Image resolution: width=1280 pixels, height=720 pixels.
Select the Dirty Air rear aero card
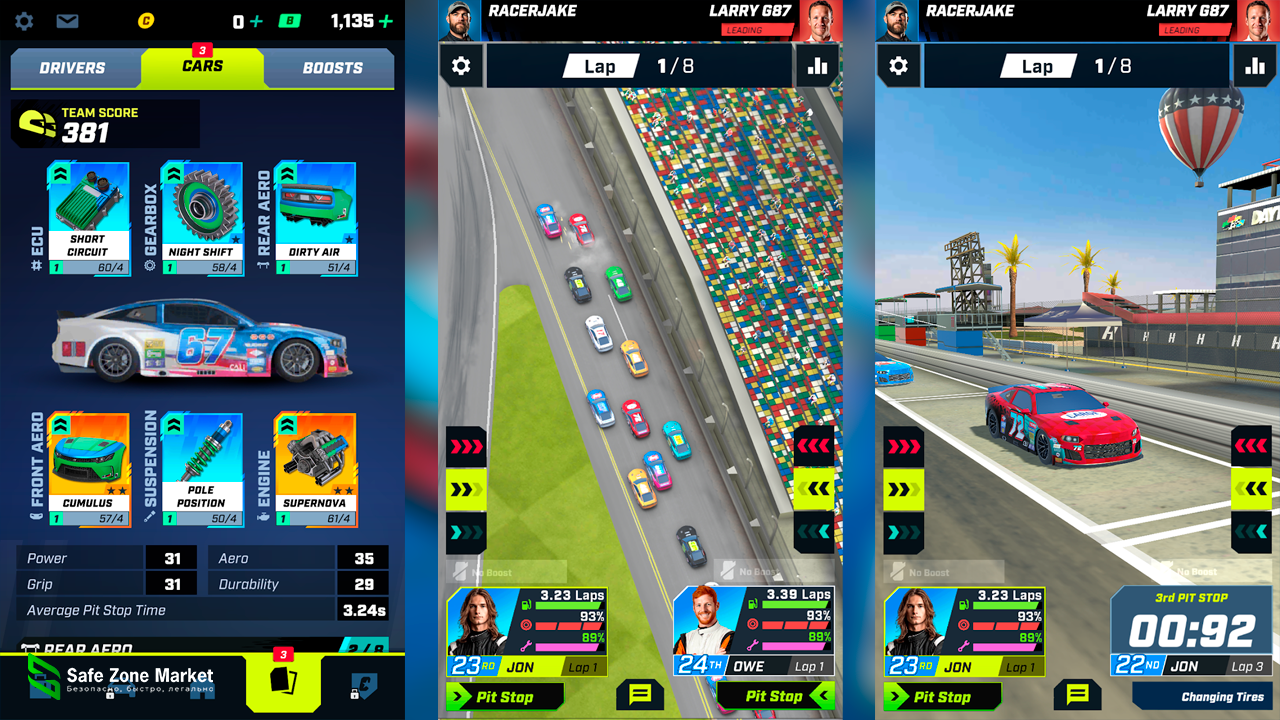tap(315, 218)
